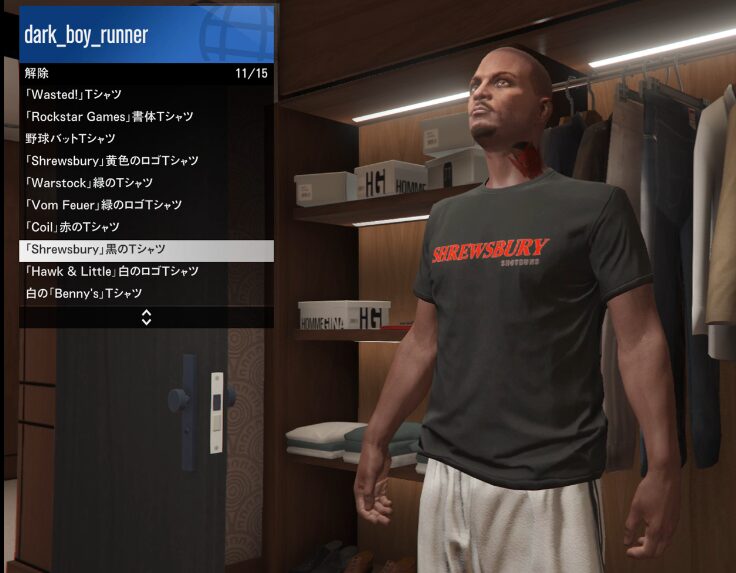Click the up/down scroll arrows below the list
Screen dimensions: 736x573
(x=146, y=317)
